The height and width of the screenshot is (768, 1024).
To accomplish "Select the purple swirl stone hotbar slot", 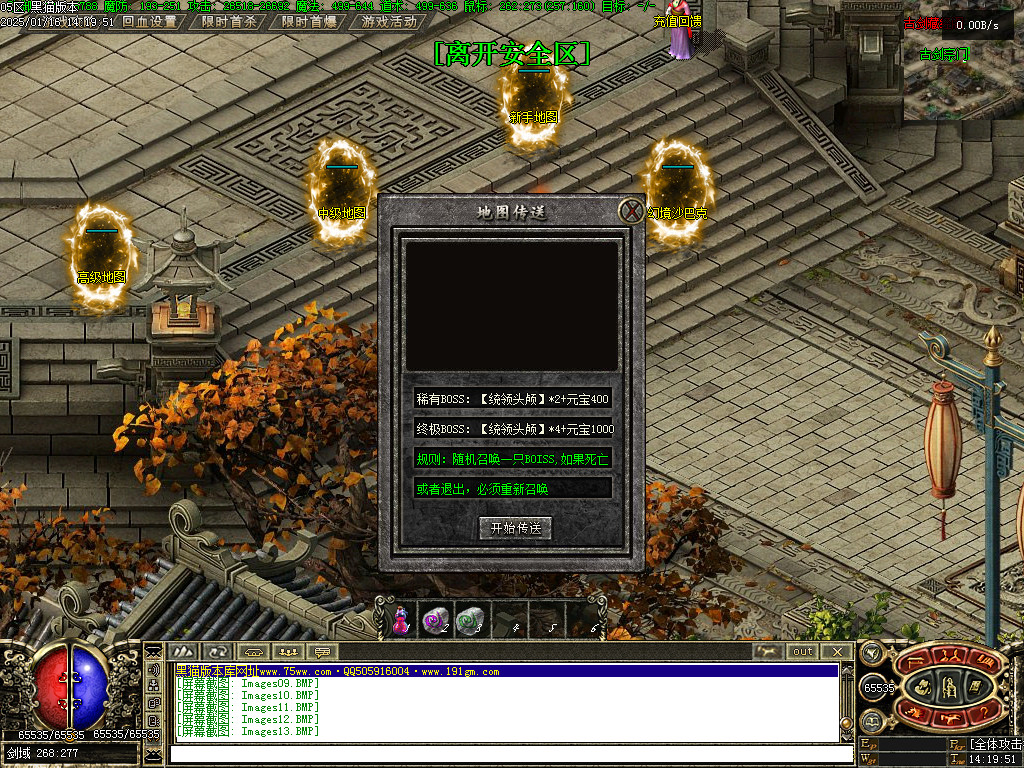I will point(435,621).
